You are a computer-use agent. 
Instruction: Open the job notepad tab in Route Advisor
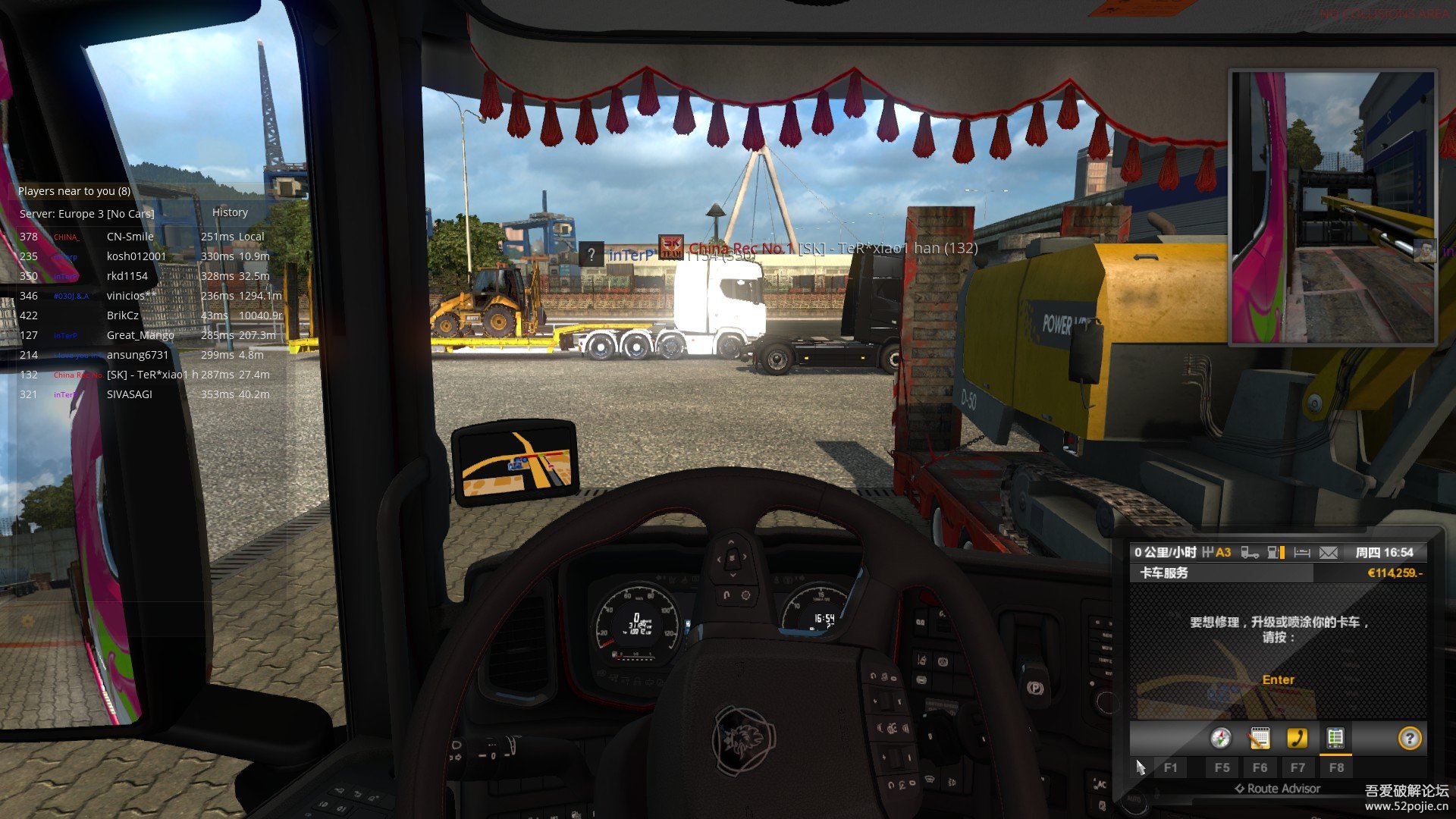coord(1259,738)
